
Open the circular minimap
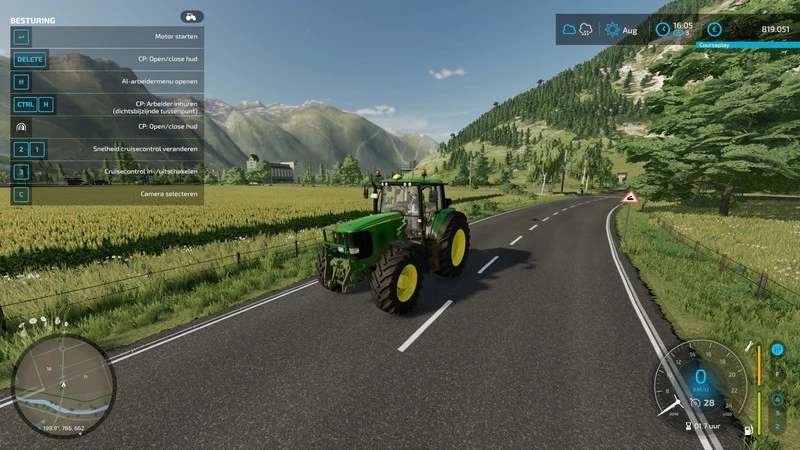click(63, 384)
